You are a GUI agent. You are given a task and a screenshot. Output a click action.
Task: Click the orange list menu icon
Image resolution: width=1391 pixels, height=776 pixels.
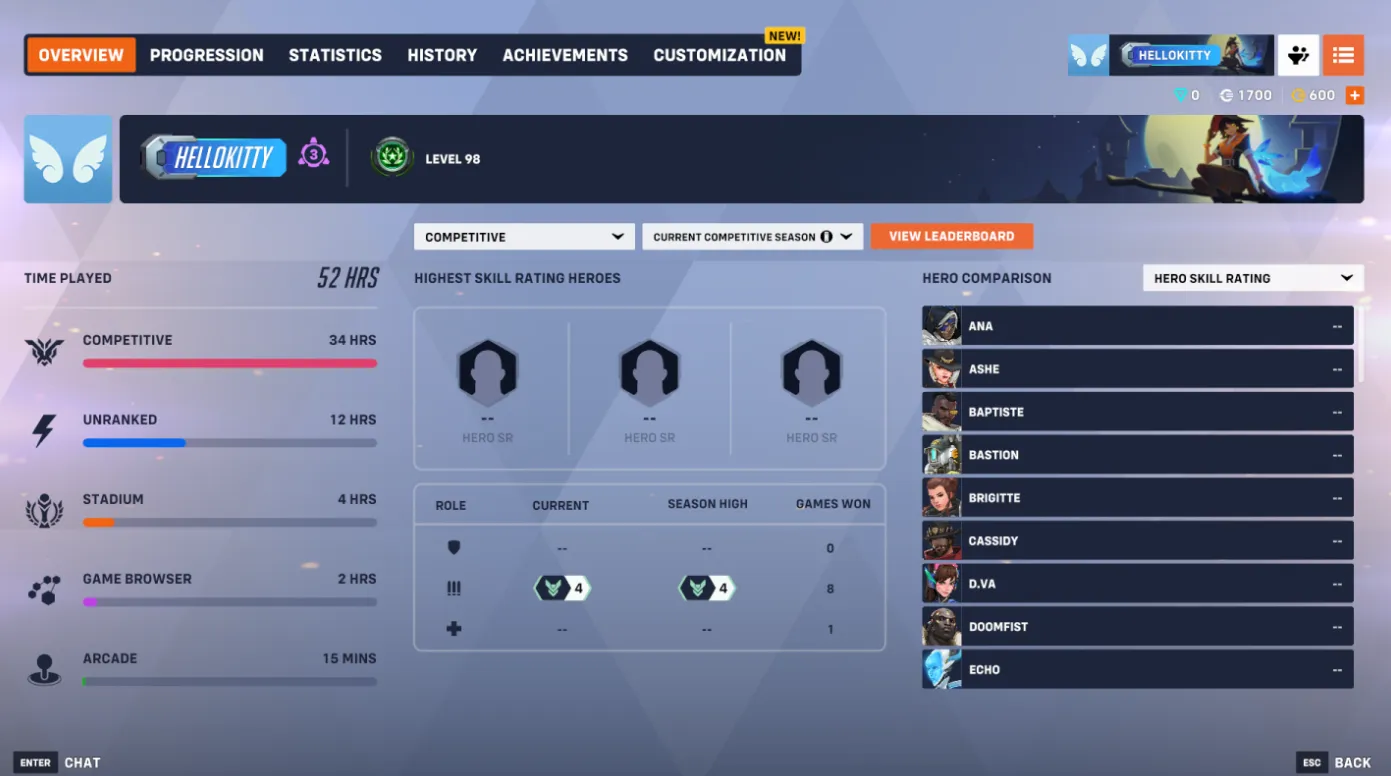[x=1343, y=55]
